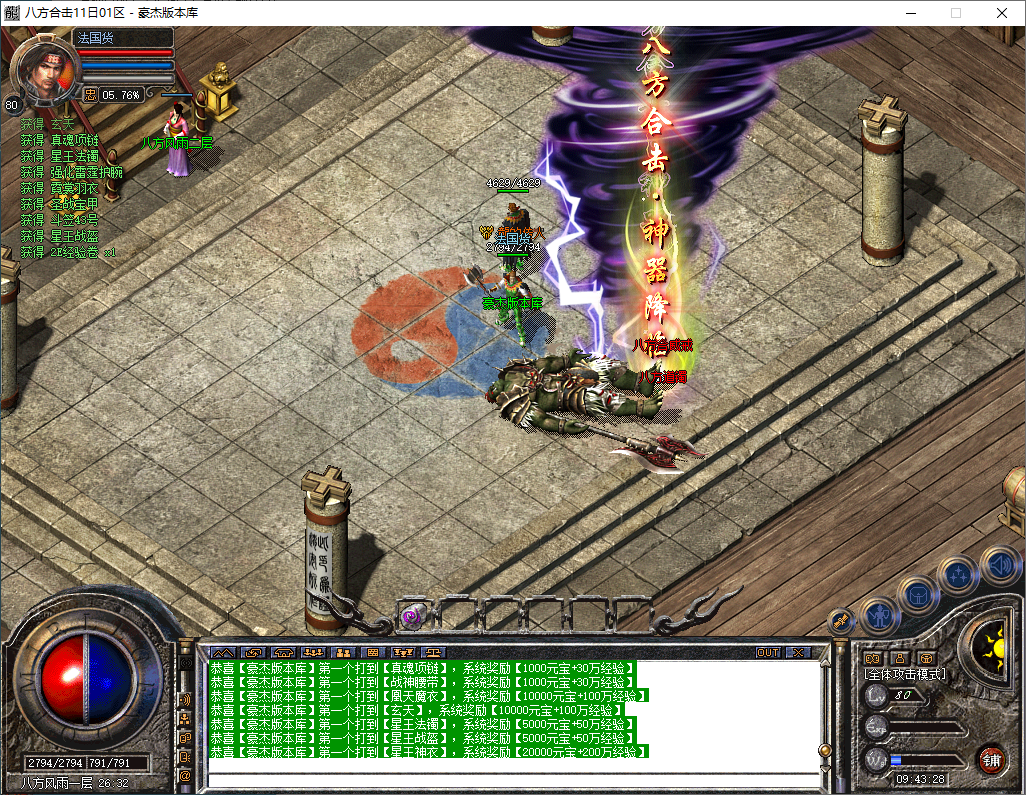Image resolution: width=1026 pixels, height=795 pixels.
Task: Click the OUT button on chat panel
Action: [x=767, y=652]
